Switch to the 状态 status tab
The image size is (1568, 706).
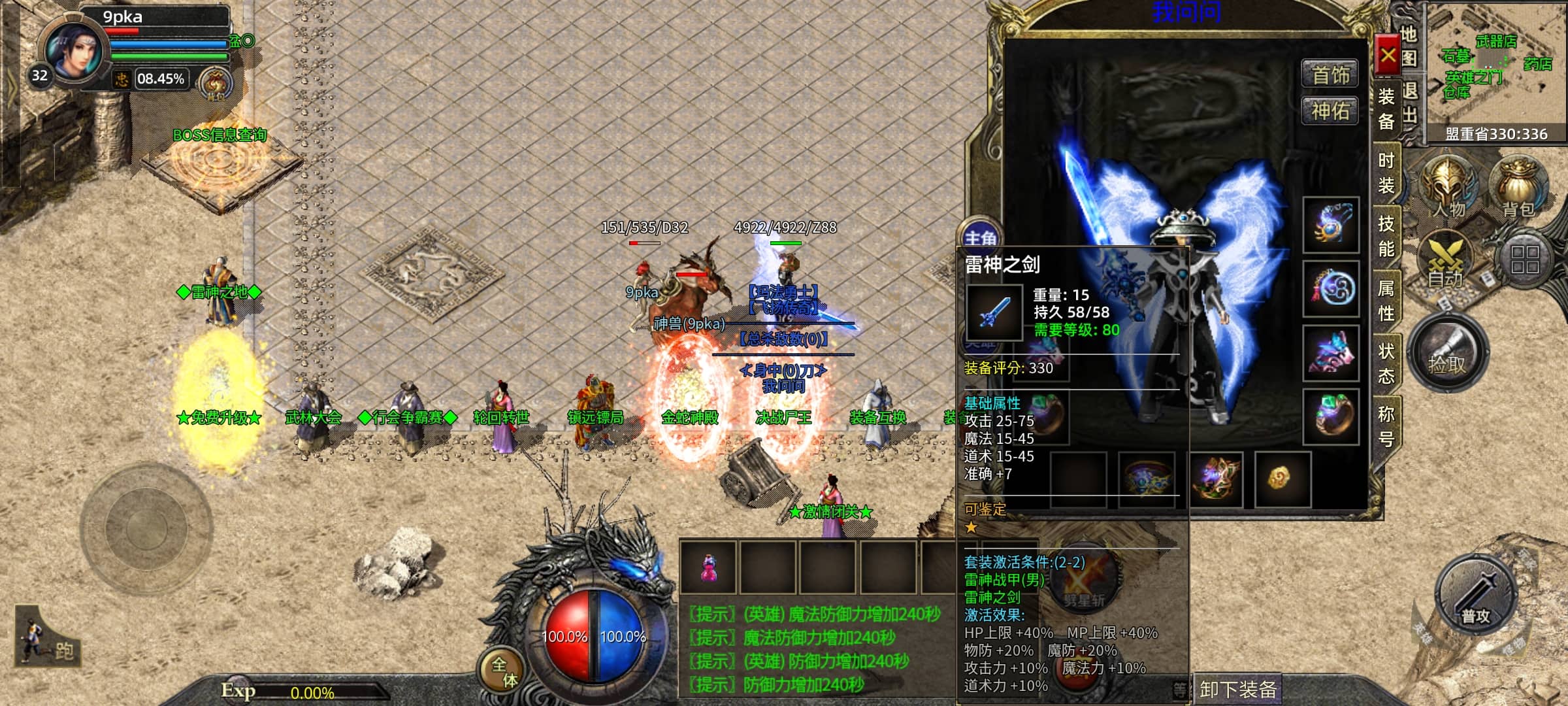tap(1386, 363)
